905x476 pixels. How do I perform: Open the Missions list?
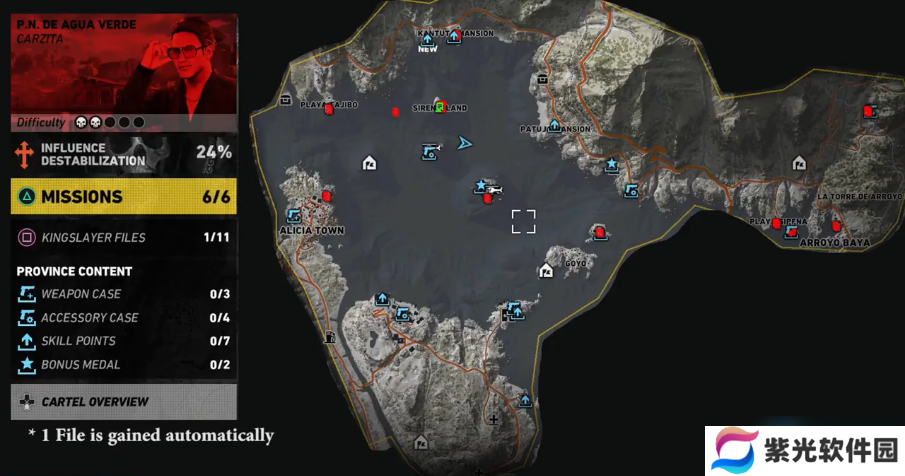(x=124, y=197)
